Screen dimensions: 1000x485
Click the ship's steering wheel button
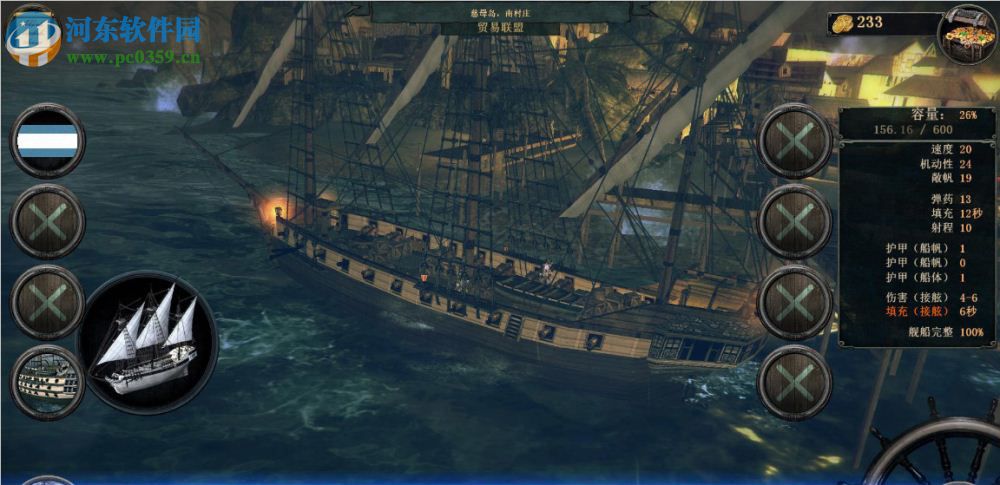940,455
